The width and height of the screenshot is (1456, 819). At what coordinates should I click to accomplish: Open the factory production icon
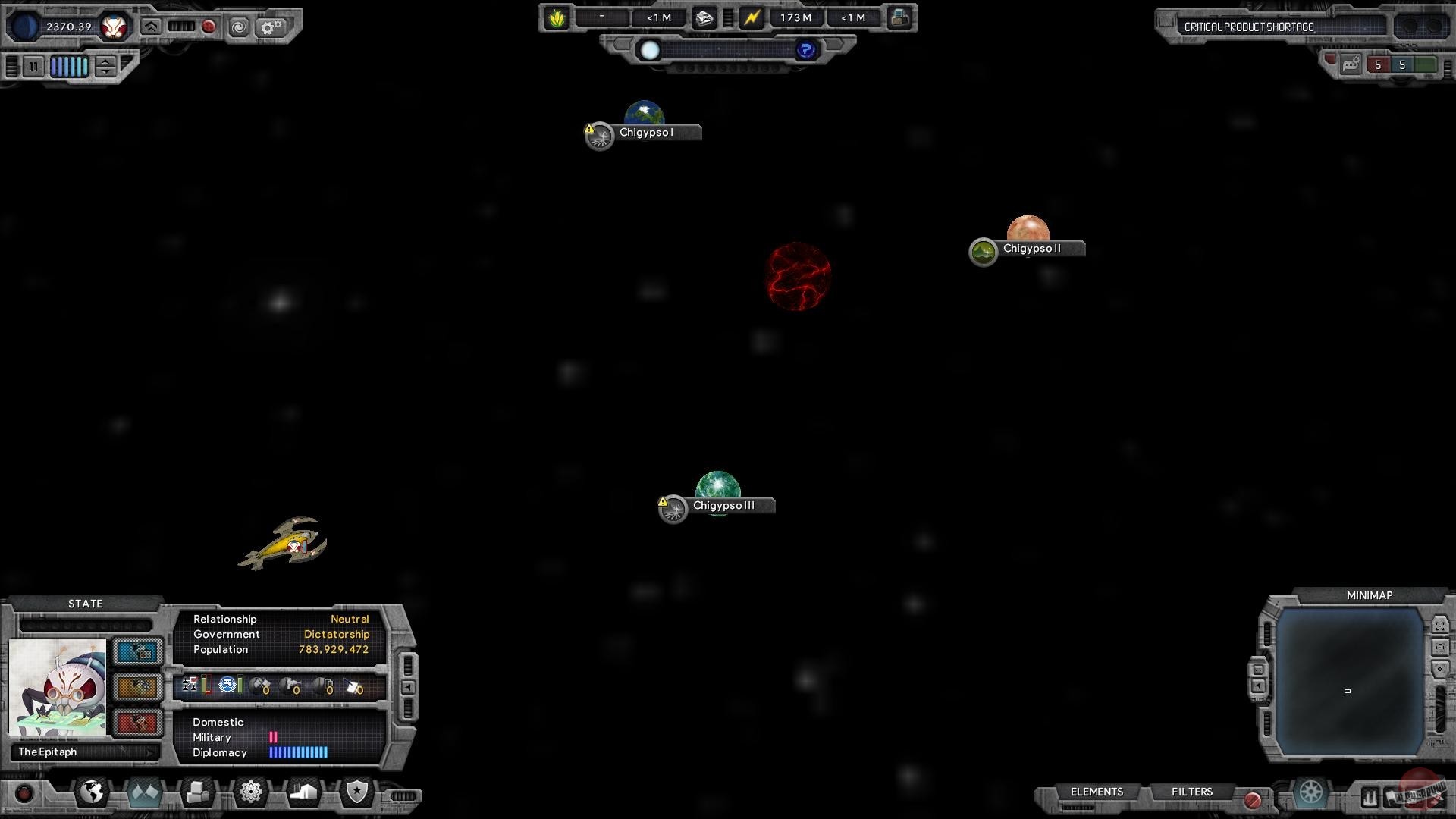pyautogui.click(x=304, y=791)
